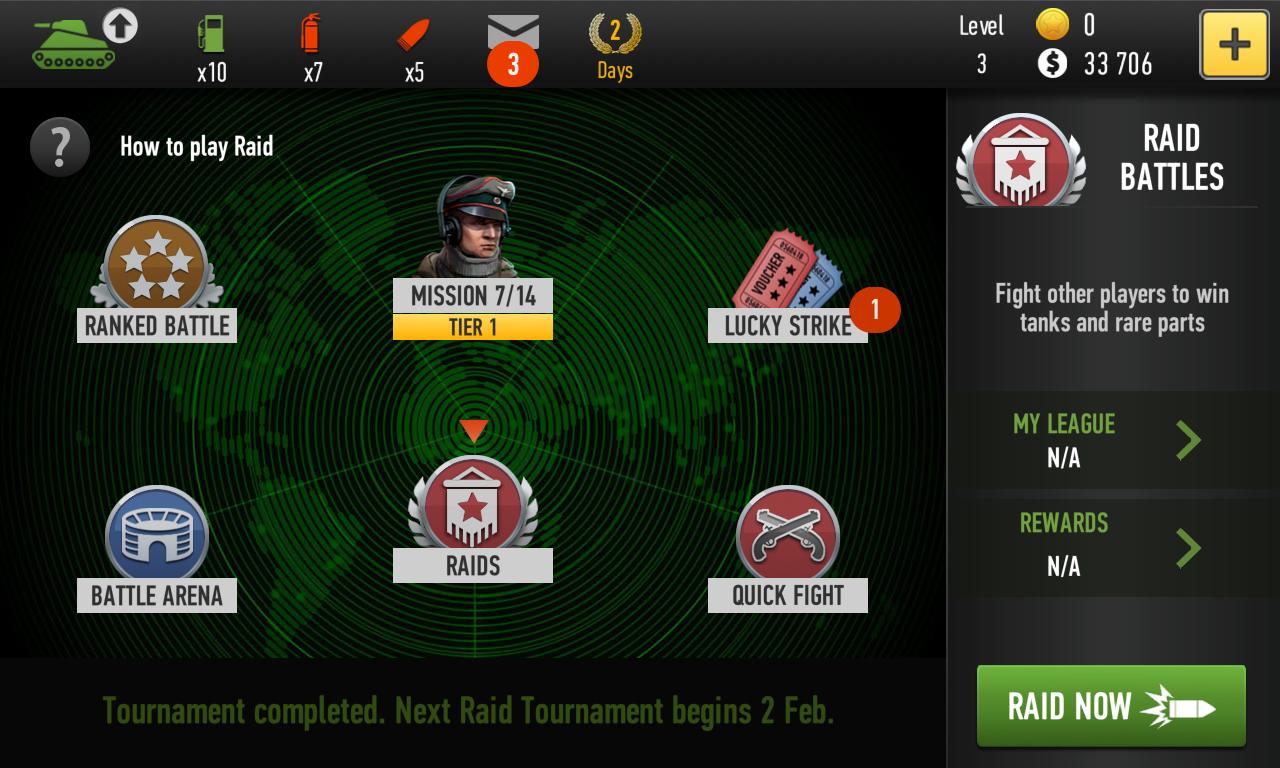Click the Tier 1 progress banner
Image resolution: width=1280 pixels, height=768 pixels.
[472, 326]
